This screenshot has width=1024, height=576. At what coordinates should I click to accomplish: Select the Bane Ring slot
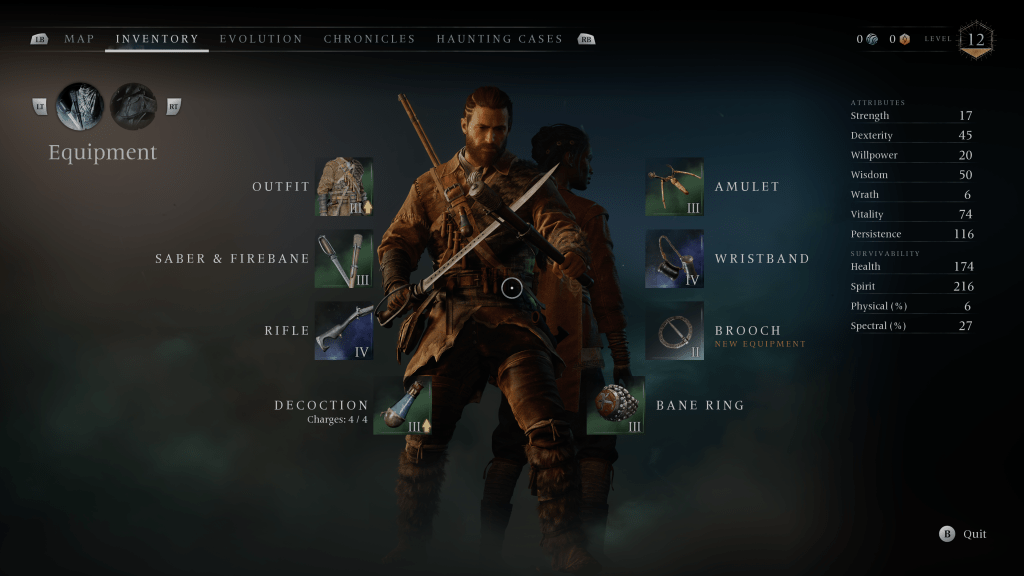(x=615, y=405)
